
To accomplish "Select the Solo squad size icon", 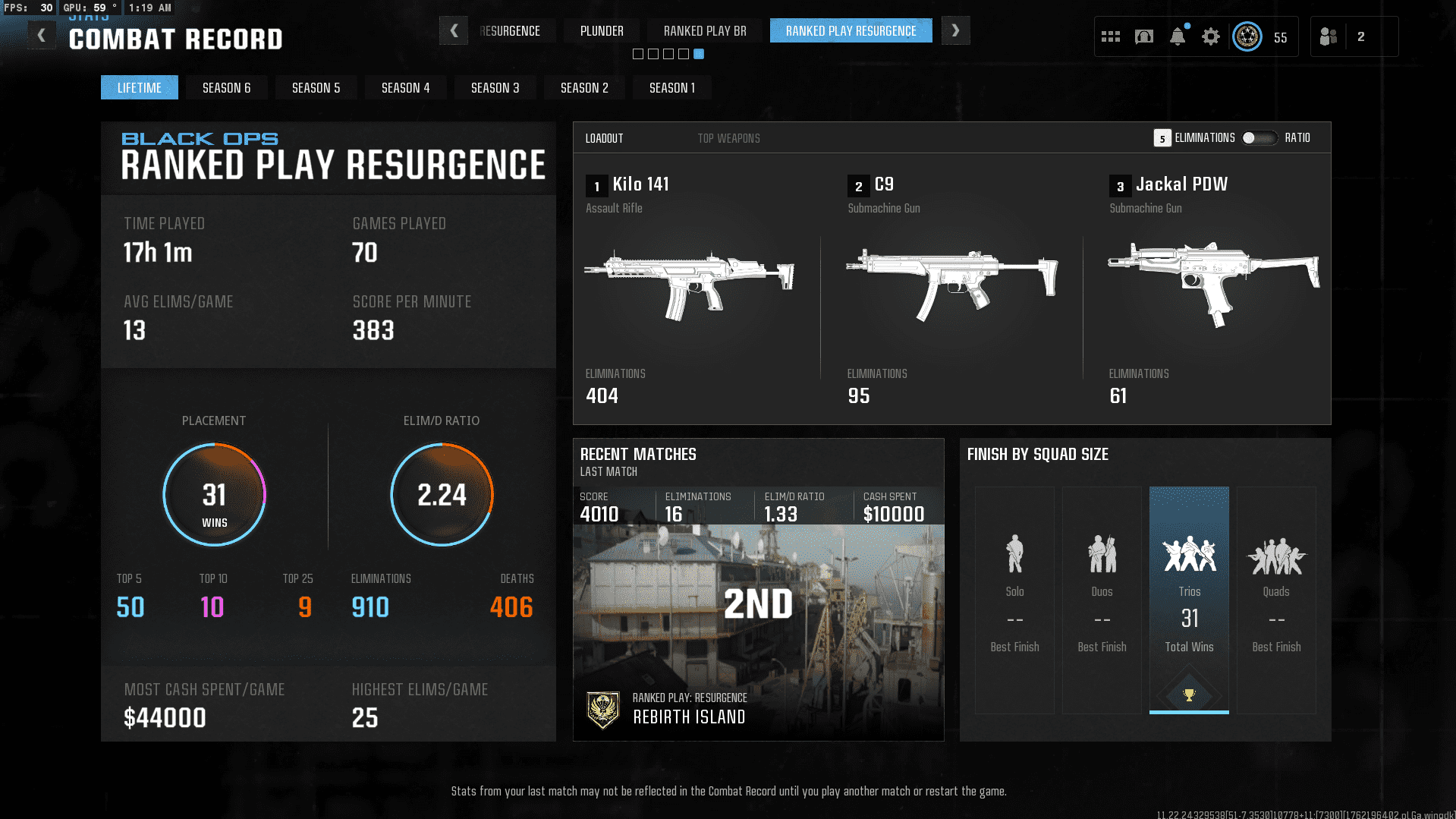I will 1014,553.
